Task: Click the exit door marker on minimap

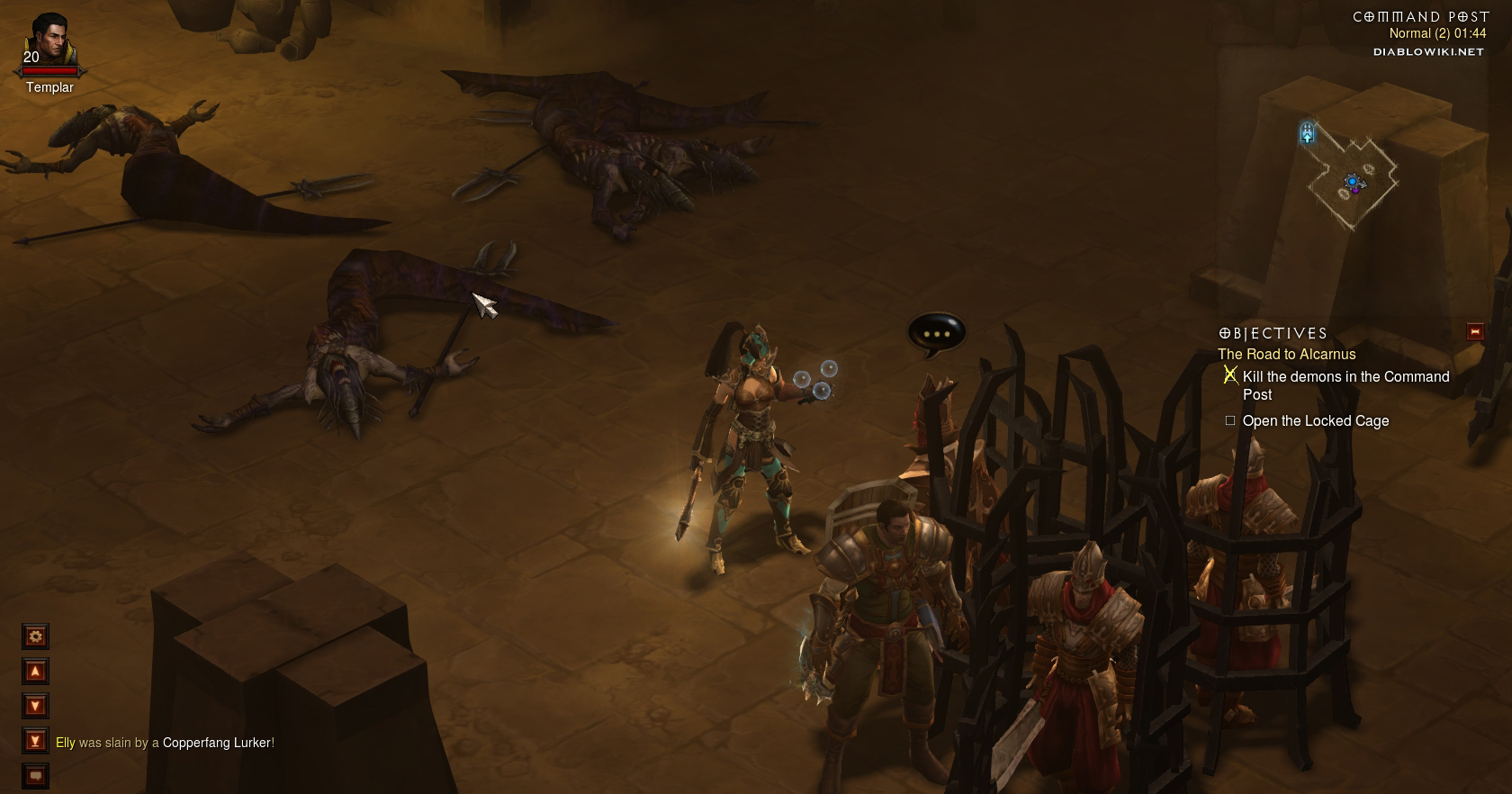Action: click(x=1308, y=134)
